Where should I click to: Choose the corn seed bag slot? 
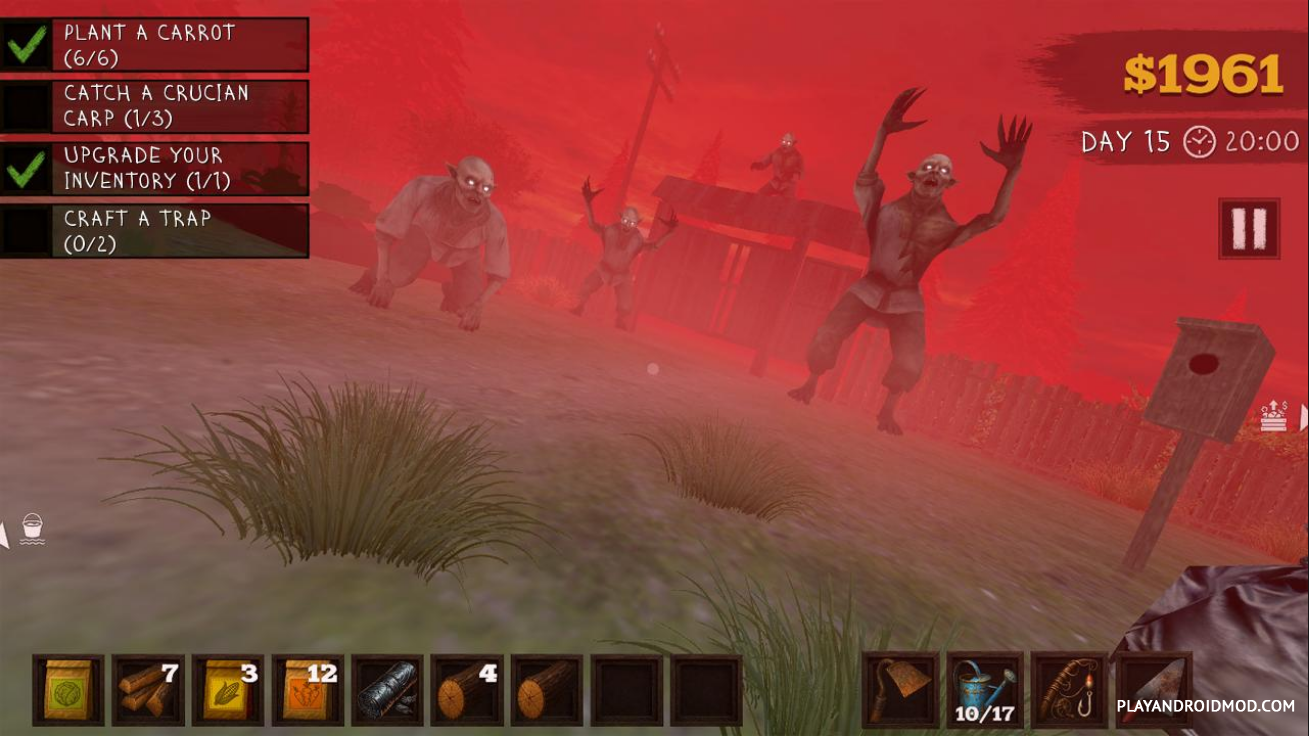(228, 690)
